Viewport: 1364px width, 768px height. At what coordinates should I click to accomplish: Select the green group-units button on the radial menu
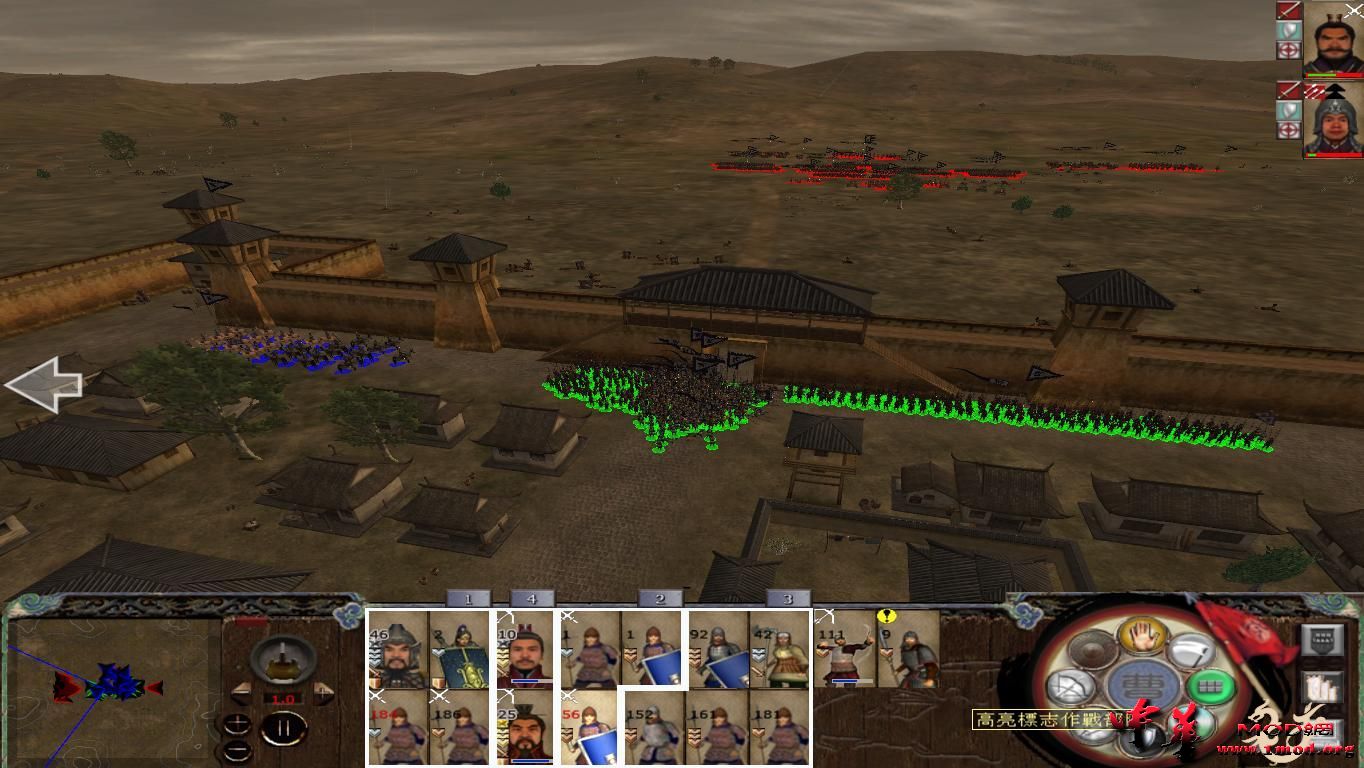coord(1212,686)
